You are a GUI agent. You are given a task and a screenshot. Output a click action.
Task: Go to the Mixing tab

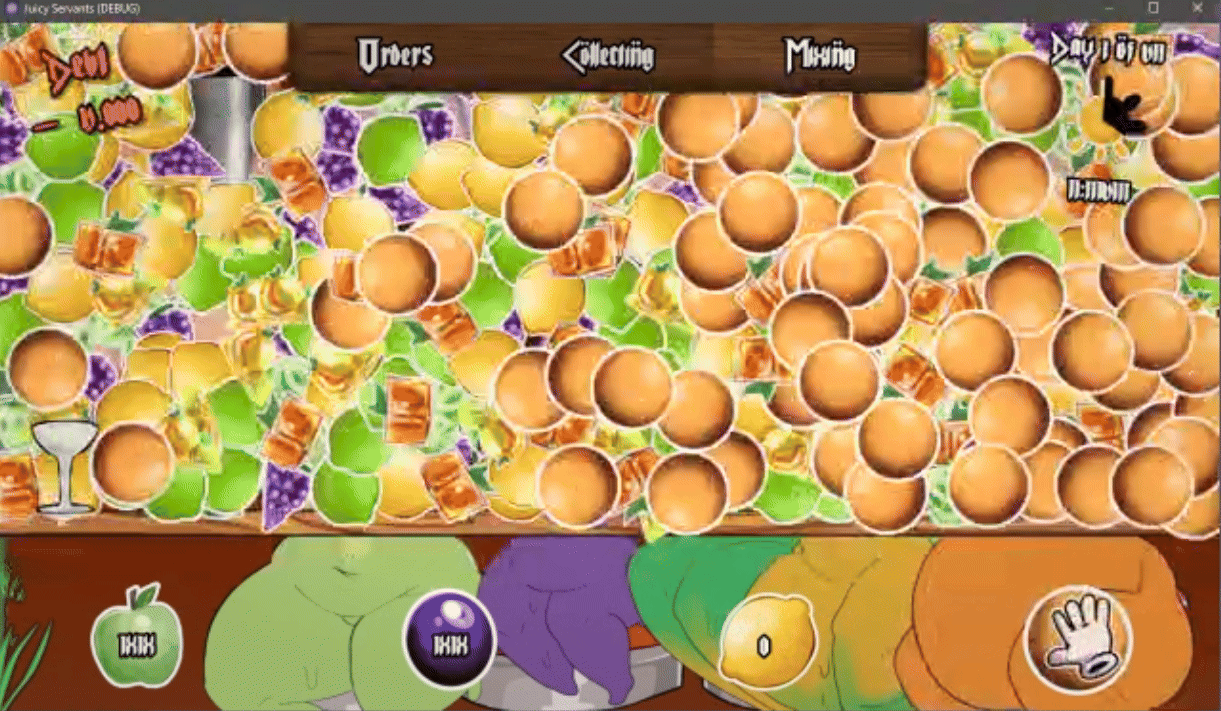point(820,55)
